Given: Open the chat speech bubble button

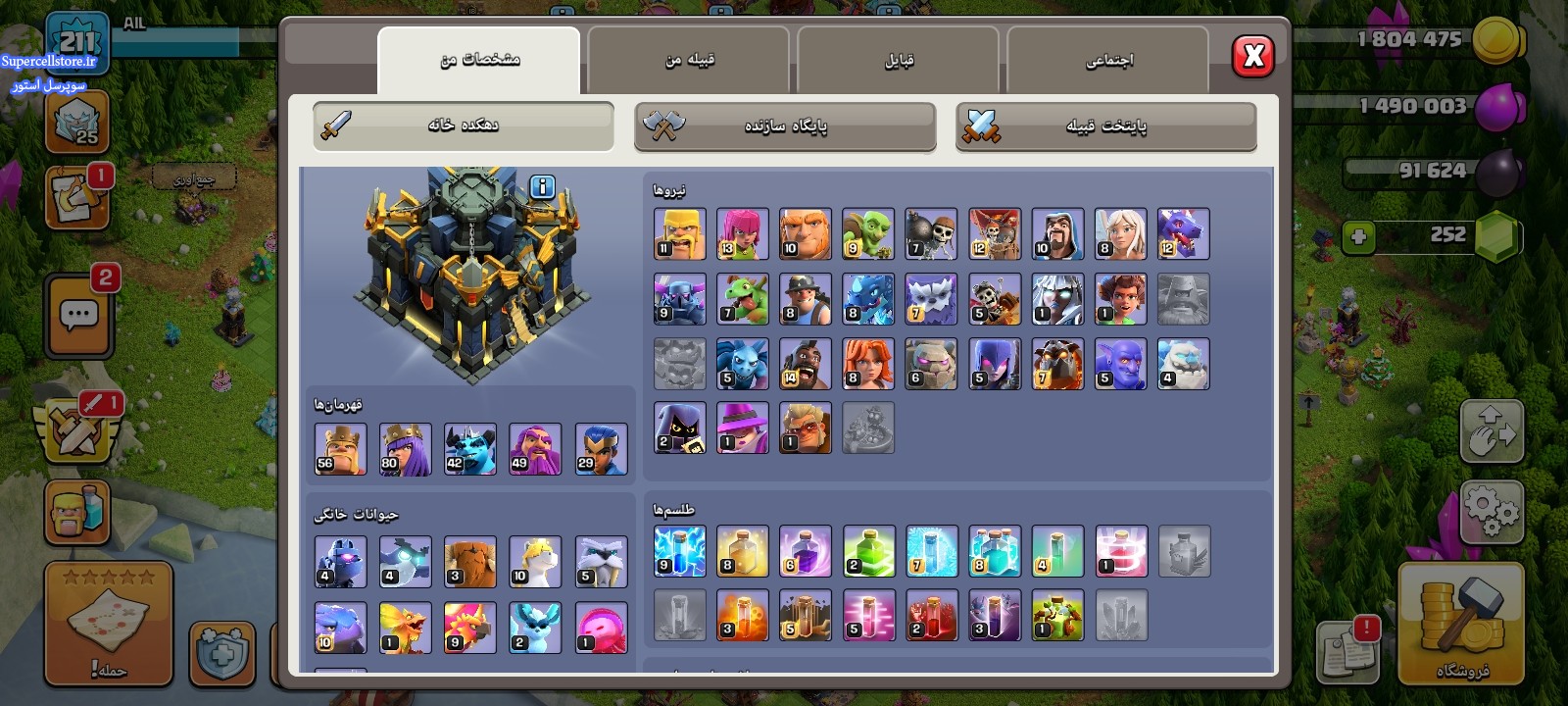Looking at the screenshot, I should click(78, 316).
